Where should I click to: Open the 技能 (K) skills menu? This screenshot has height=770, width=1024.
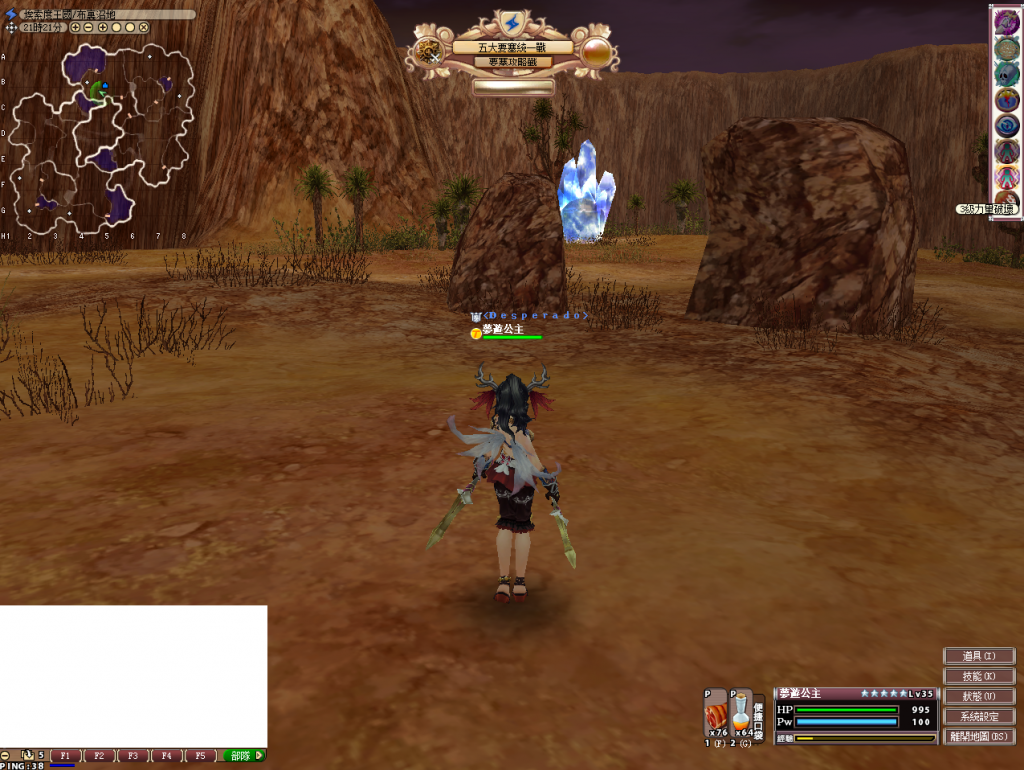pos(980,676)
